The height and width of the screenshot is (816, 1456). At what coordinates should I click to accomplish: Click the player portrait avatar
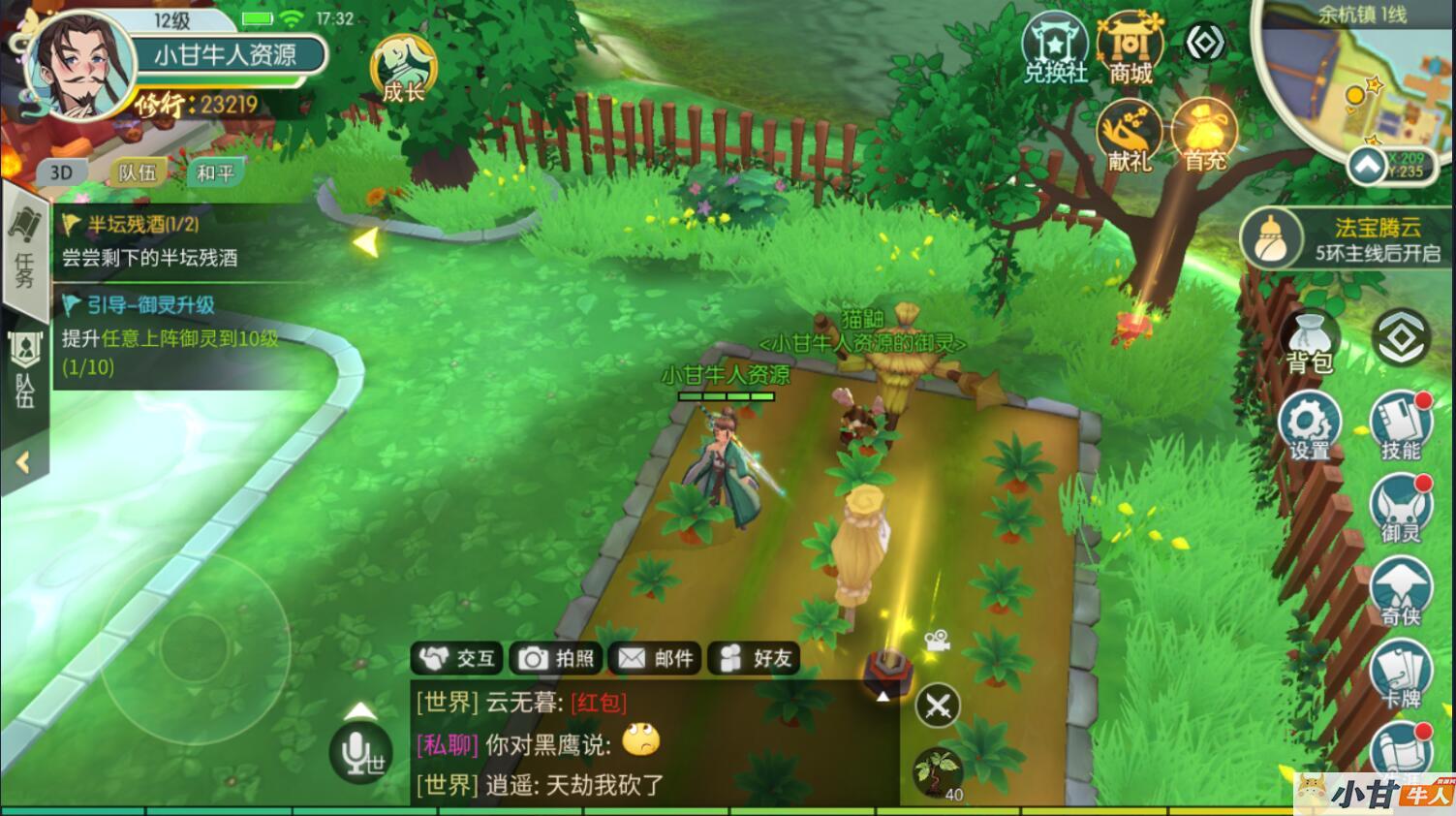79,66
